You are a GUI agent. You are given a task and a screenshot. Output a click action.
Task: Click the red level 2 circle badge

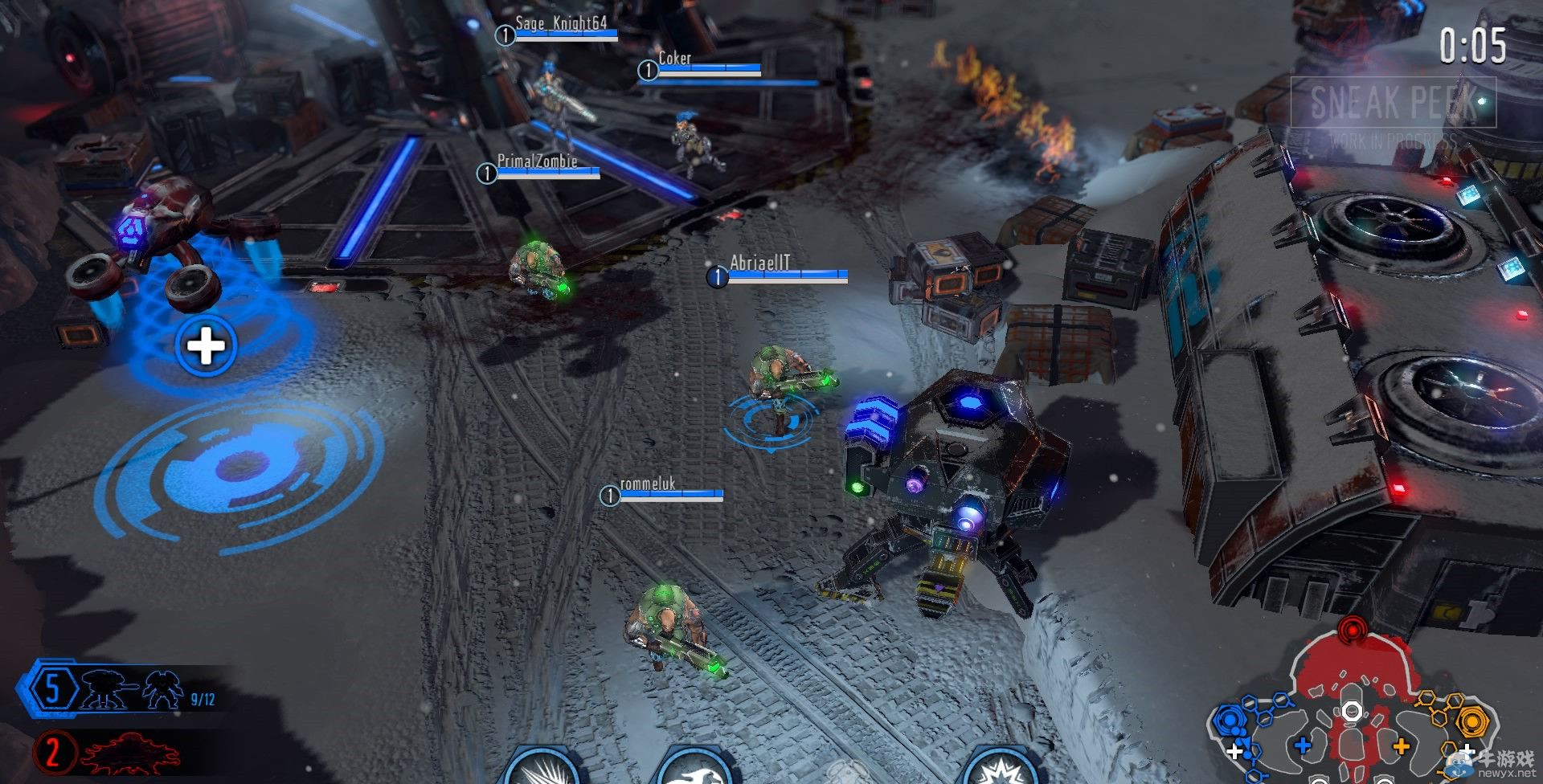(52, 753)
